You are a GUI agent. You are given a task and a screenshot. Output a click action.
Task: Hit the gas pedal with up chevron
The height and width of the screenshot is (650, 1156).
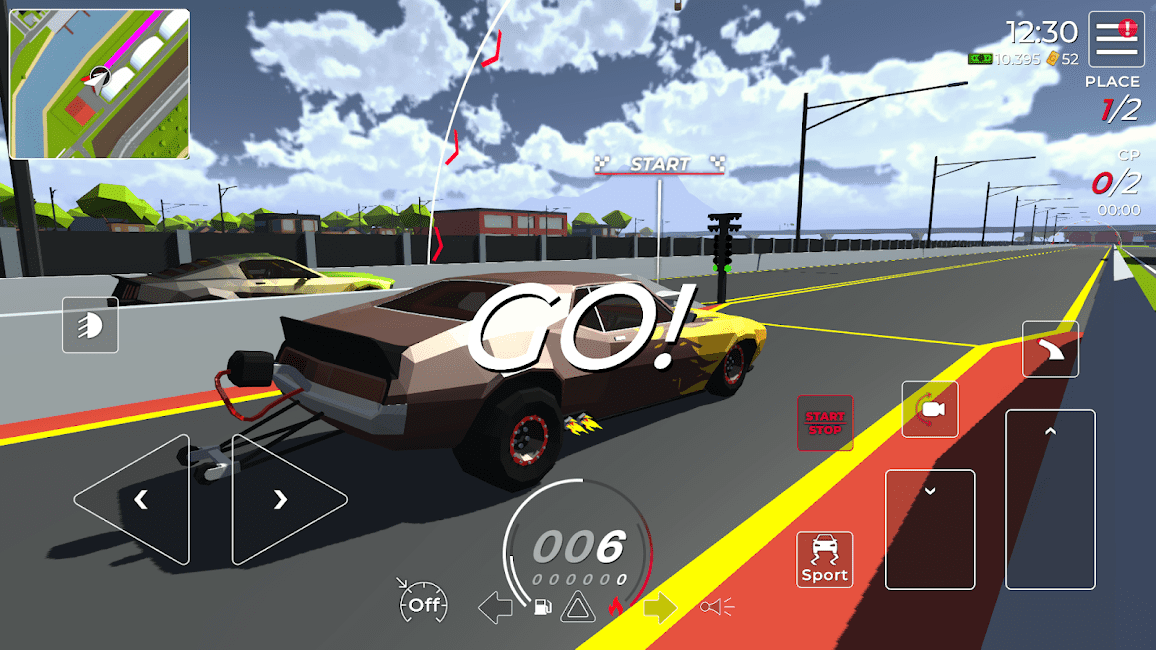click(x=1050, y=499)
